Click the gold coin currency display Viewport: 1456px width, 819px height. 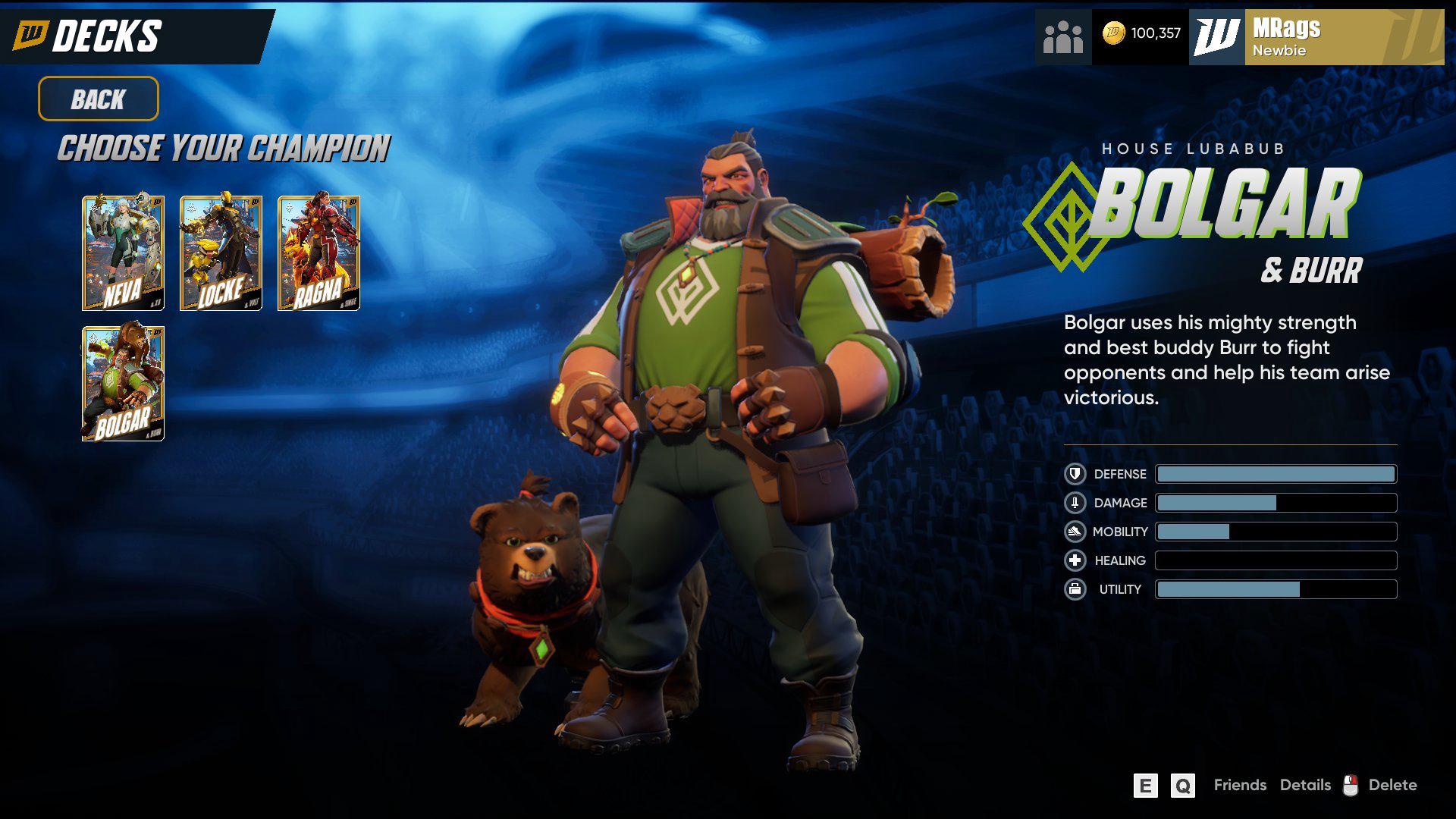pyautogui.click(x=1141, y=33)
